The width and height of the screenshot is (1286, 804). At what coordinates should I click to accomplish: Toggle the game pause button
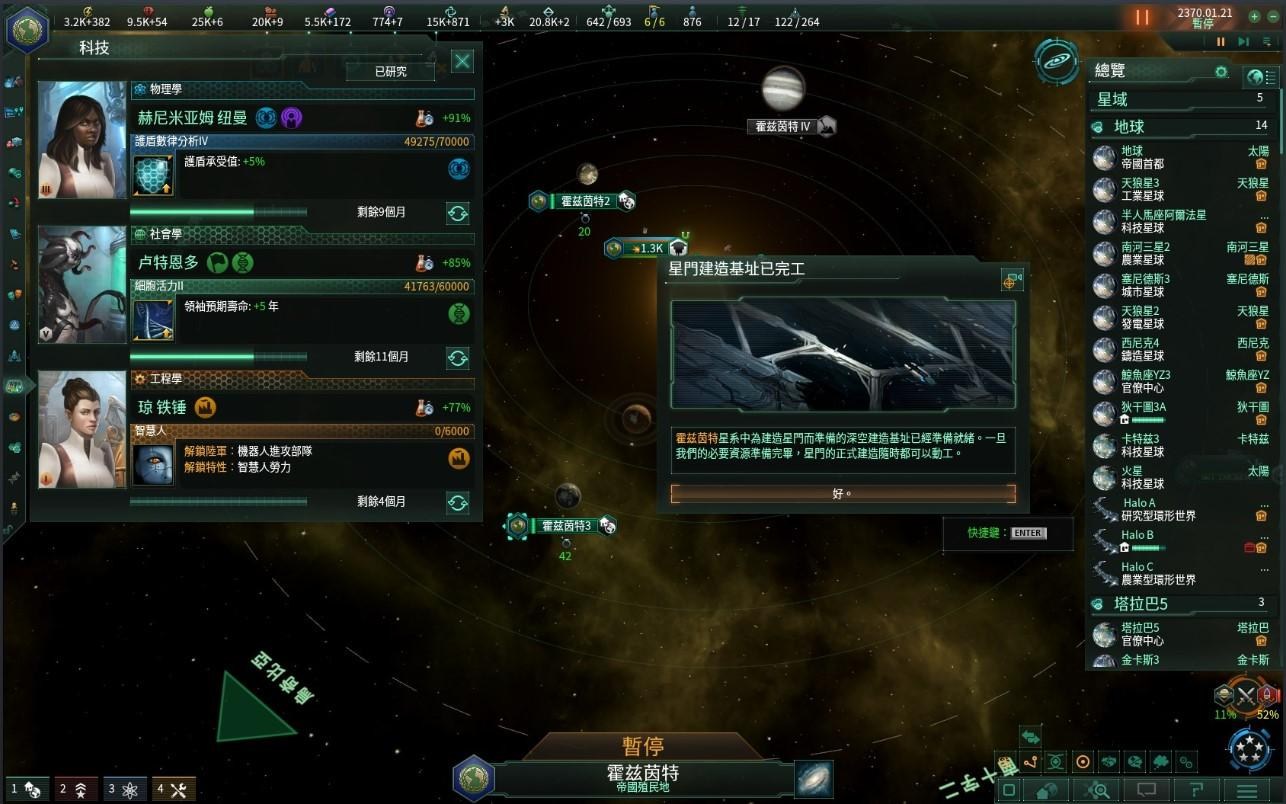click(x=1142, y=17)
